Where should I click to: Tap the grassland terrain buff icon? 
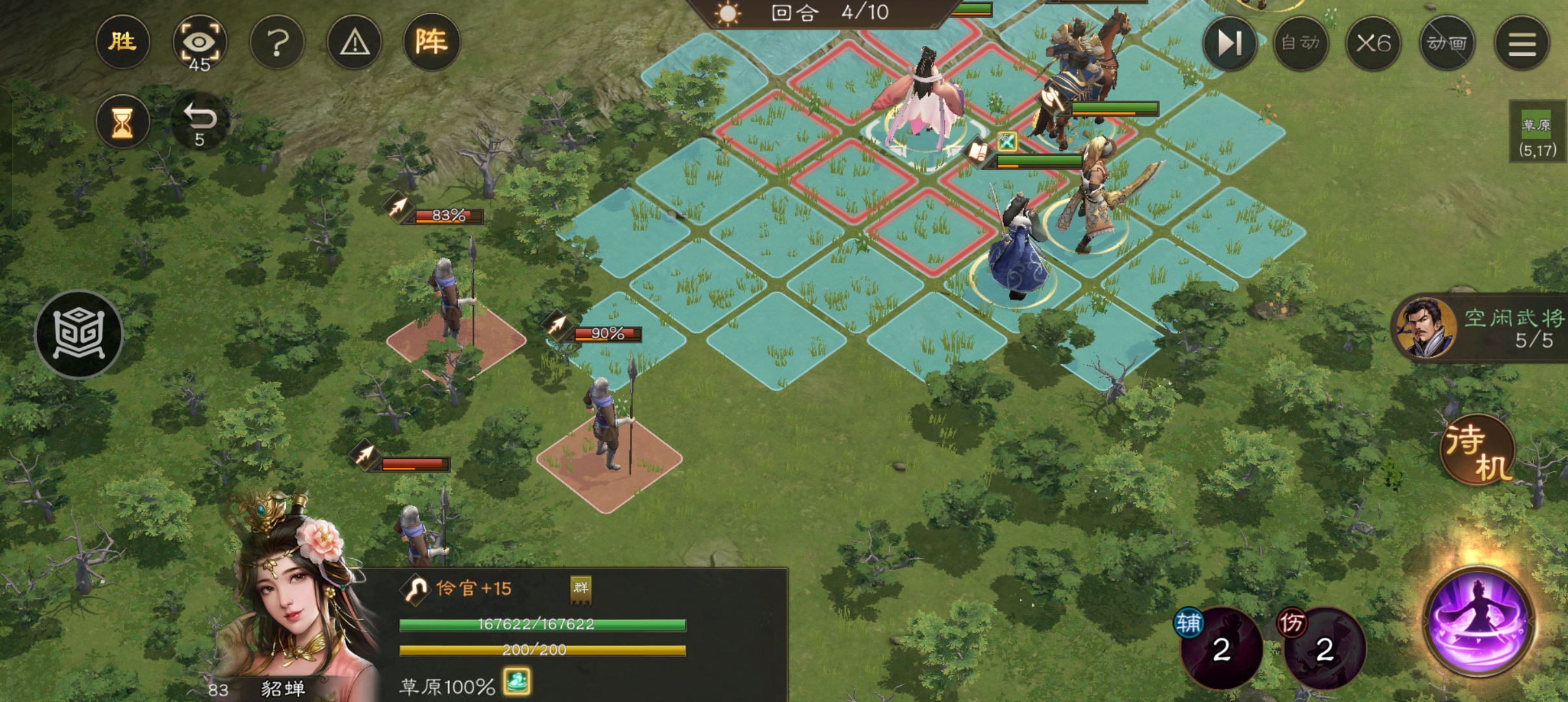tap(517, 682)
